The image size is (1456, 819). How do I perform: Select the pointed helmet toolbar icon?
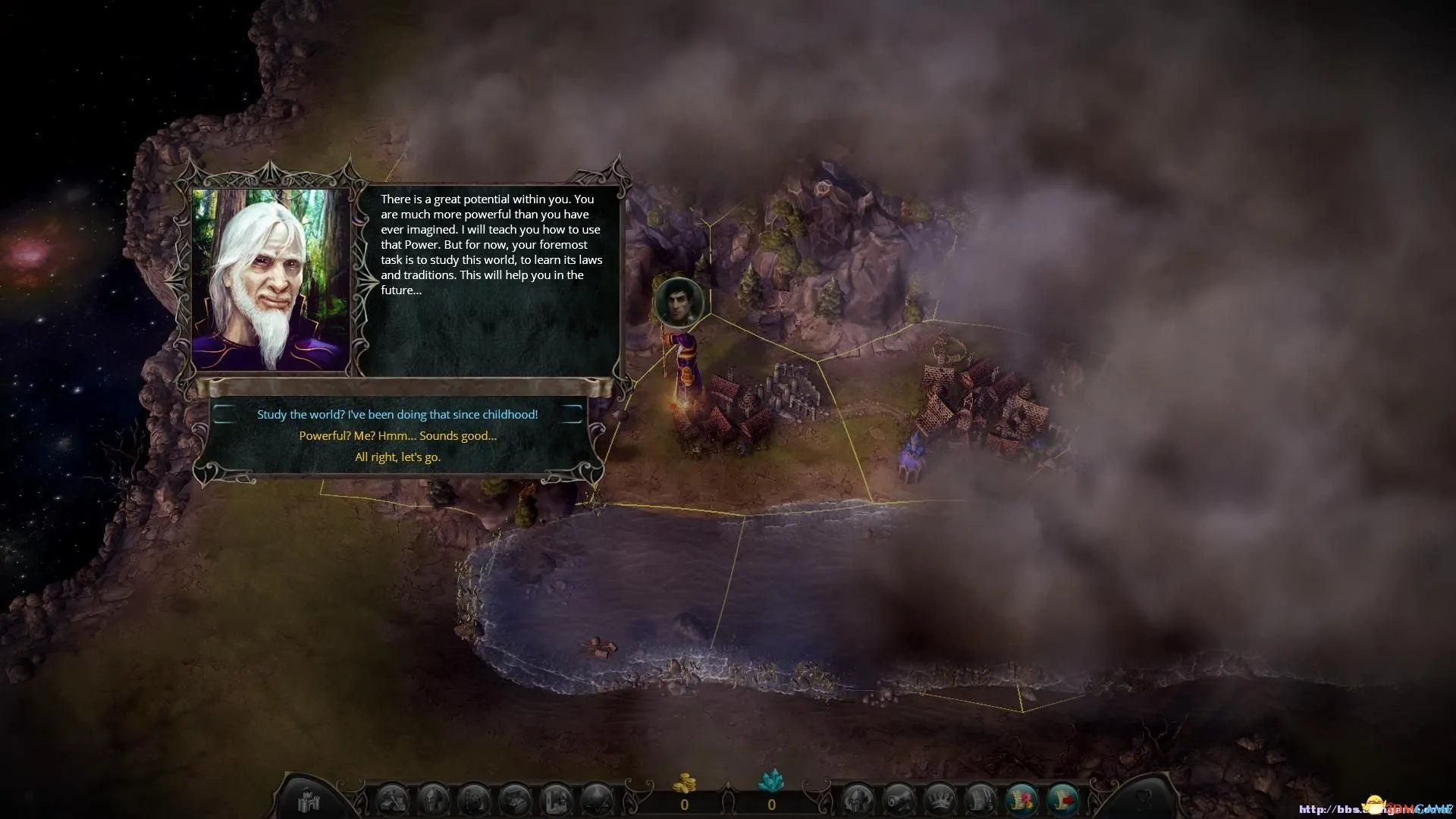tap(434, 801)
